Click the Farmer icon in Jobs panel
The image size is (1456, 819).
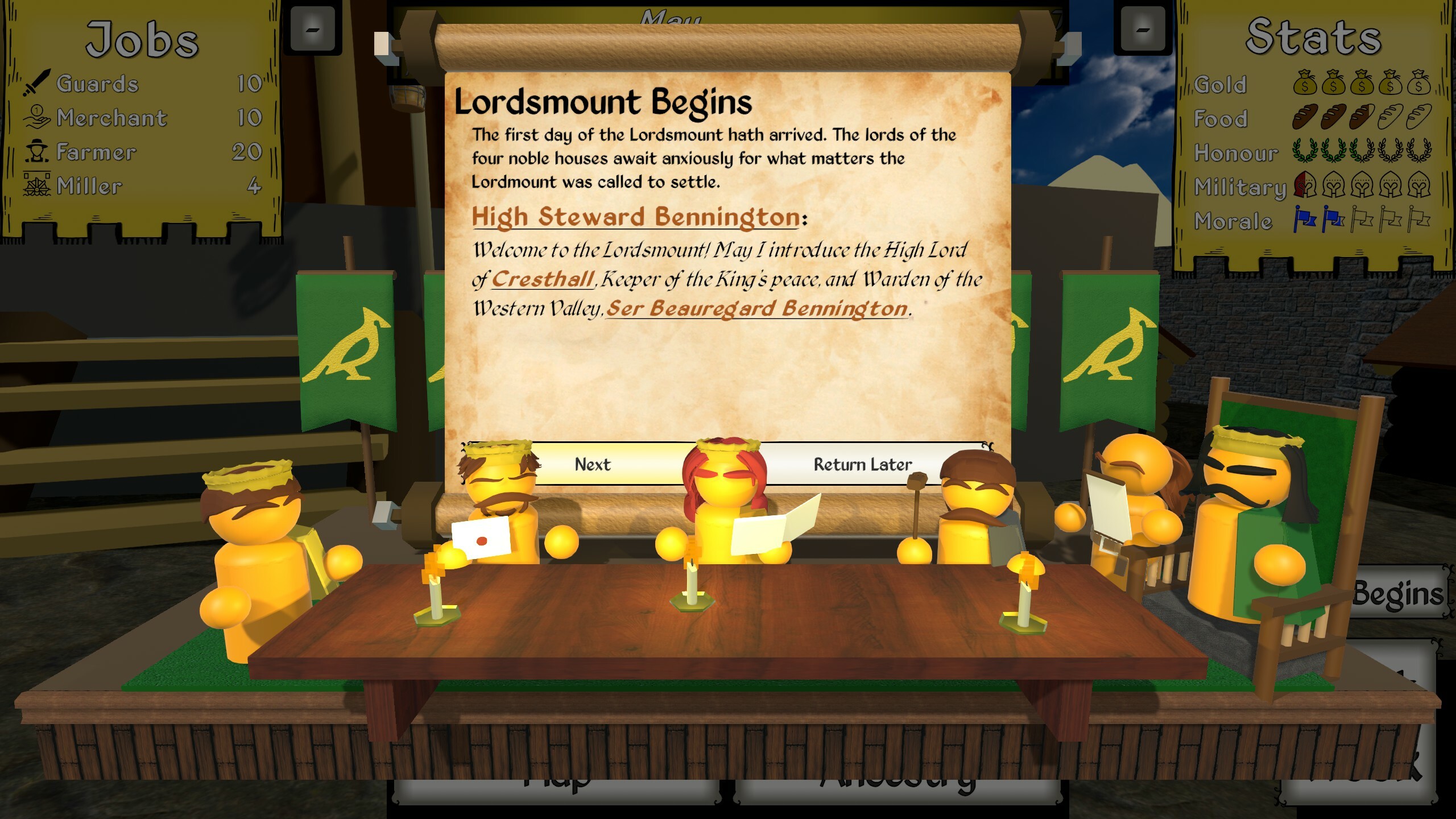[x=35, y=151]
